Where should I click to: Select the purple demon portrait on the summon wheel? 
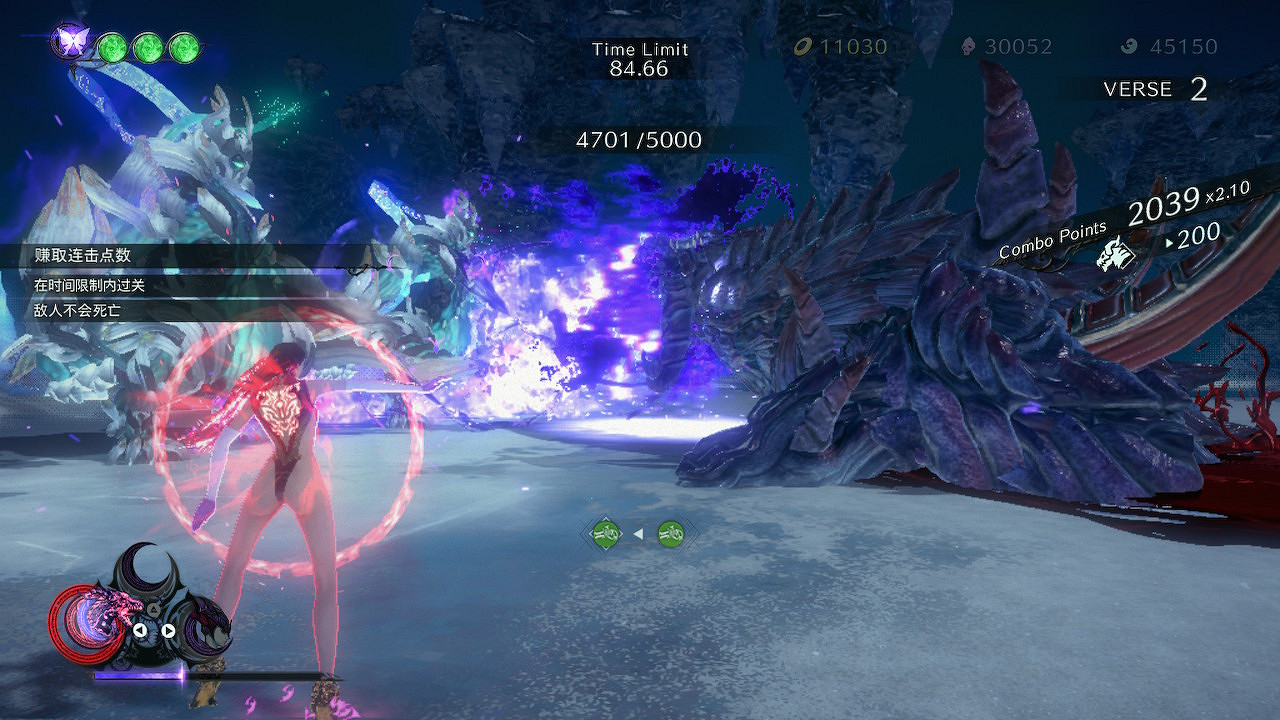[x=209, y=630]
